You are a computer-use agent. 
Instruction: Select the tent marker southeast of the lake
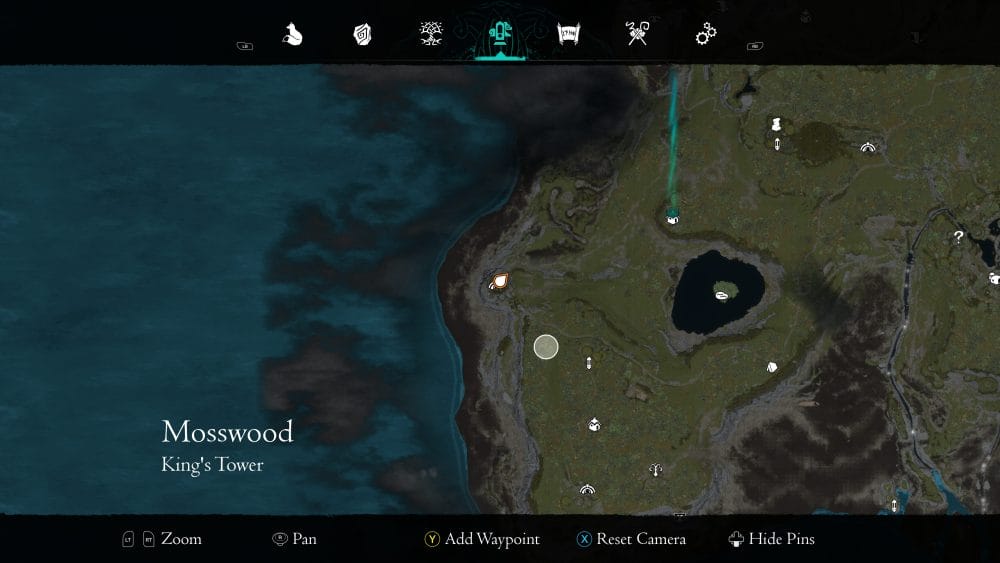(x=772, y=367)
